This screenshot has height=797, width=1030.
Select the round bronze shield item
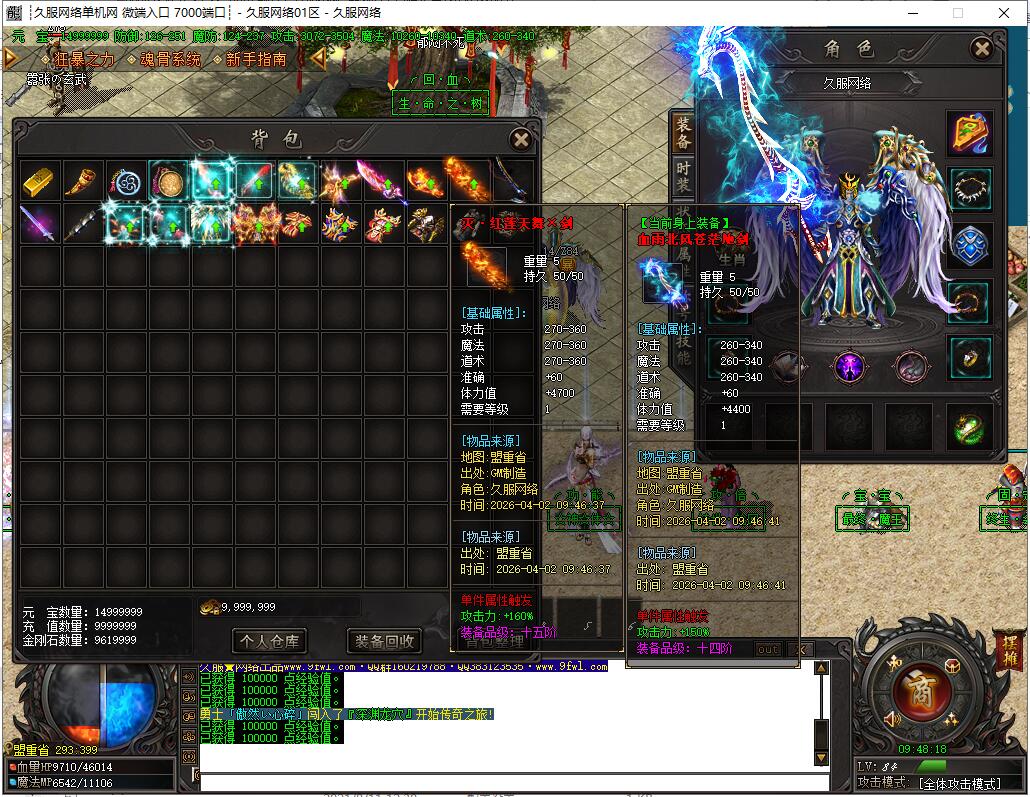tap(167, 181)
